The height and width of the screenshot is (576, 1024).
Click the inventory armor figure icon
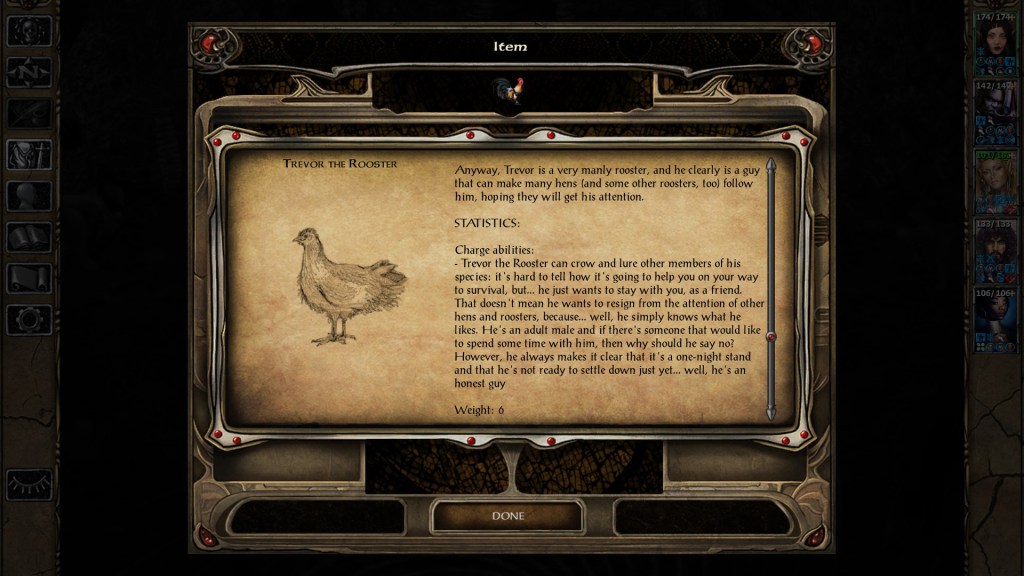tap(29, 154)
